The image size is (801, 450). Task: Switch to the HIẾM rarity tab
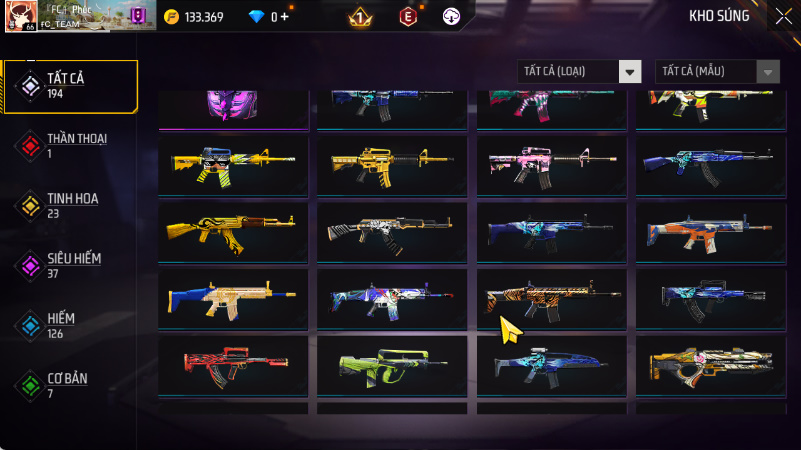point(70,325)
